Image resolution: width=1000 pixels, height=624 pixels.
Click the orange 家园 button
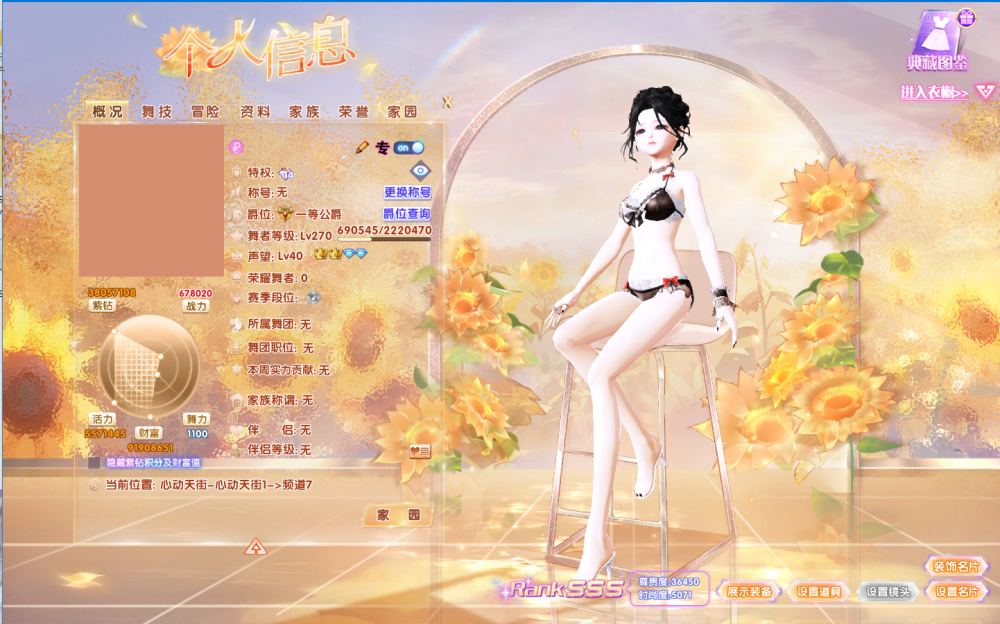coord(397,516)
